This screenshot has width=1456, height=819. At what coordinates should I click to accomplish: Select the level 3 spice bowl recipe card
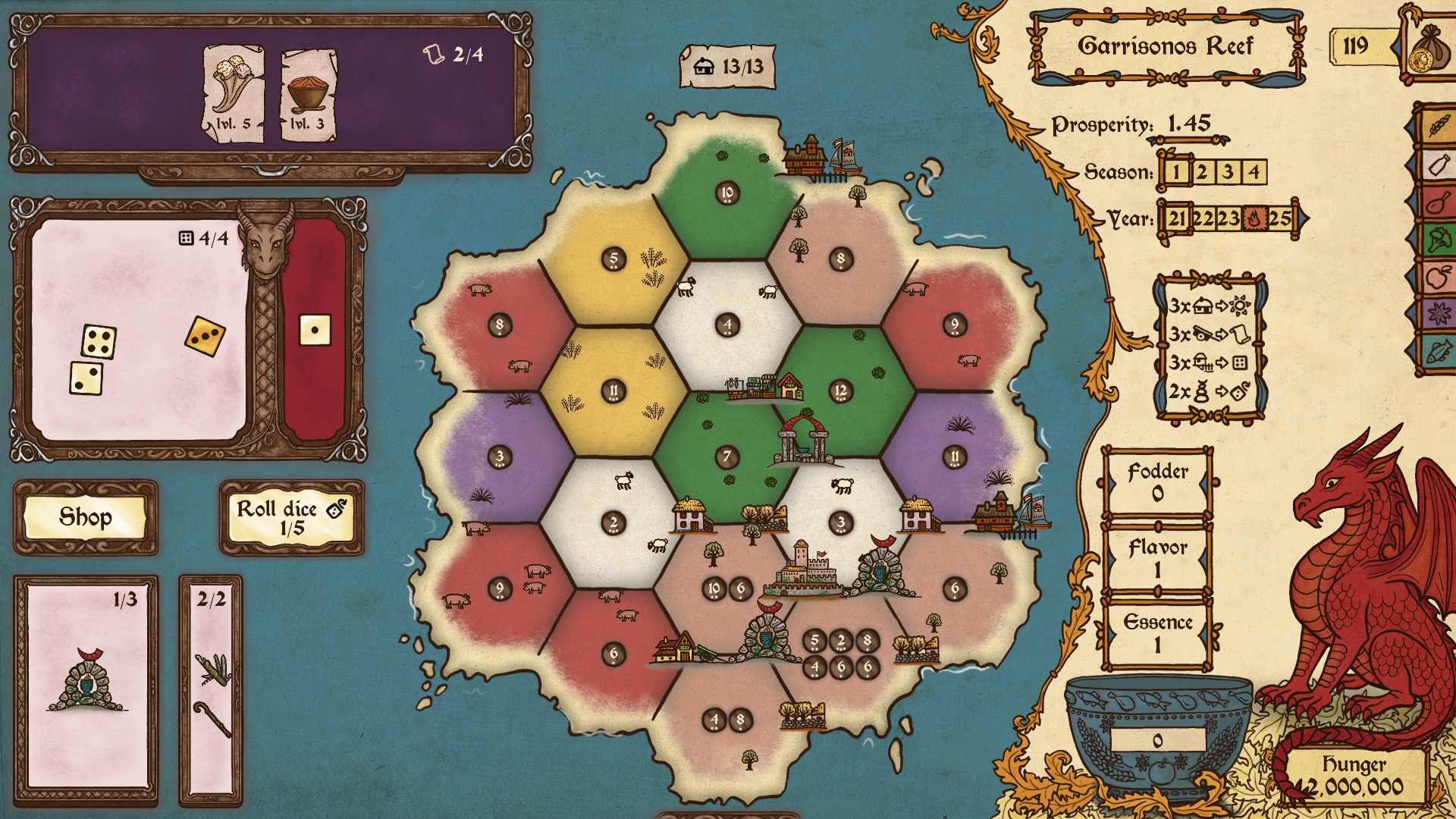[309, 96]
